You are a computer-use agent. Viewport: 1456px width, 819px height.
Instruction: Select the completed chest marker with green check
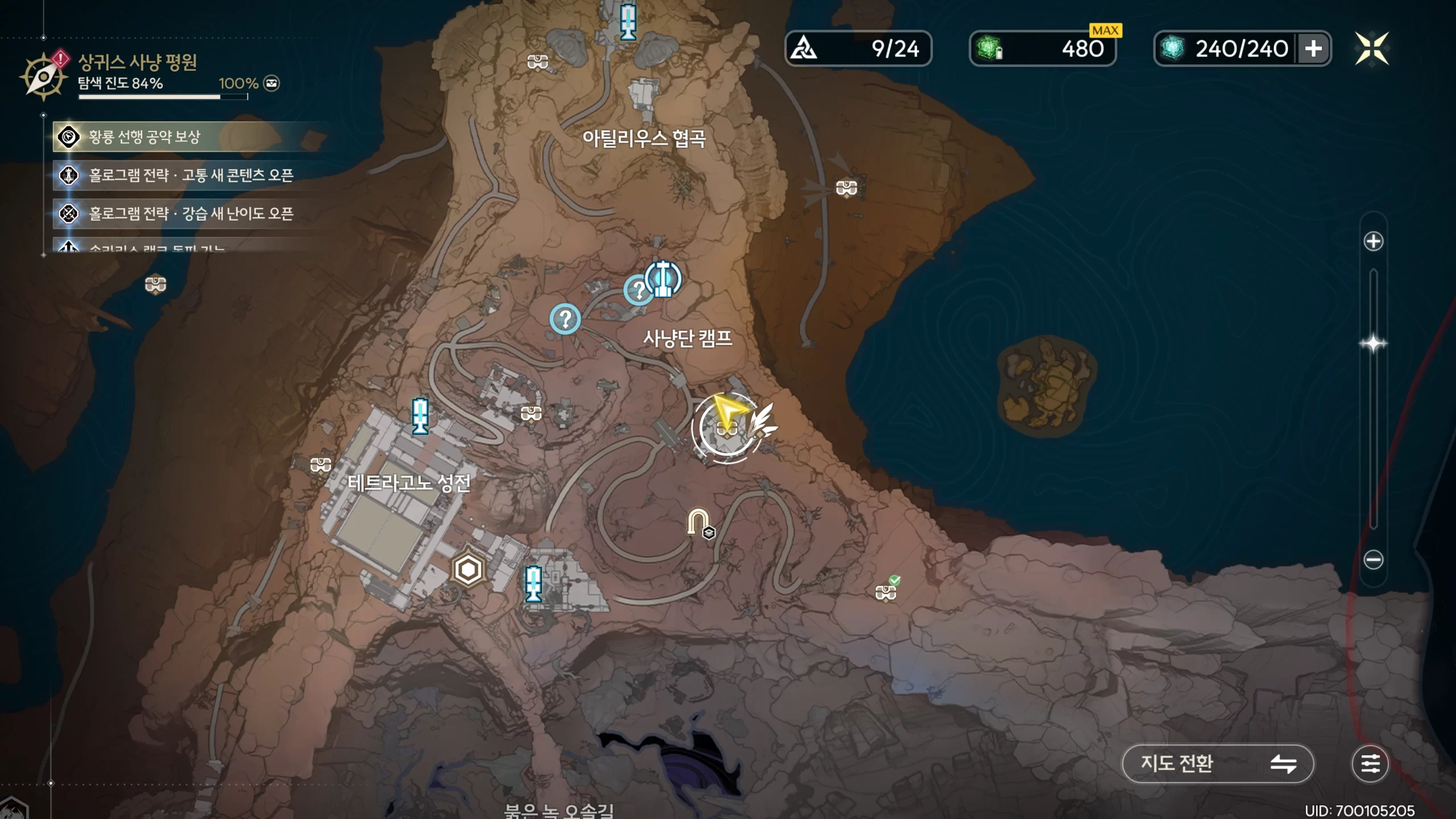(886, 591)
